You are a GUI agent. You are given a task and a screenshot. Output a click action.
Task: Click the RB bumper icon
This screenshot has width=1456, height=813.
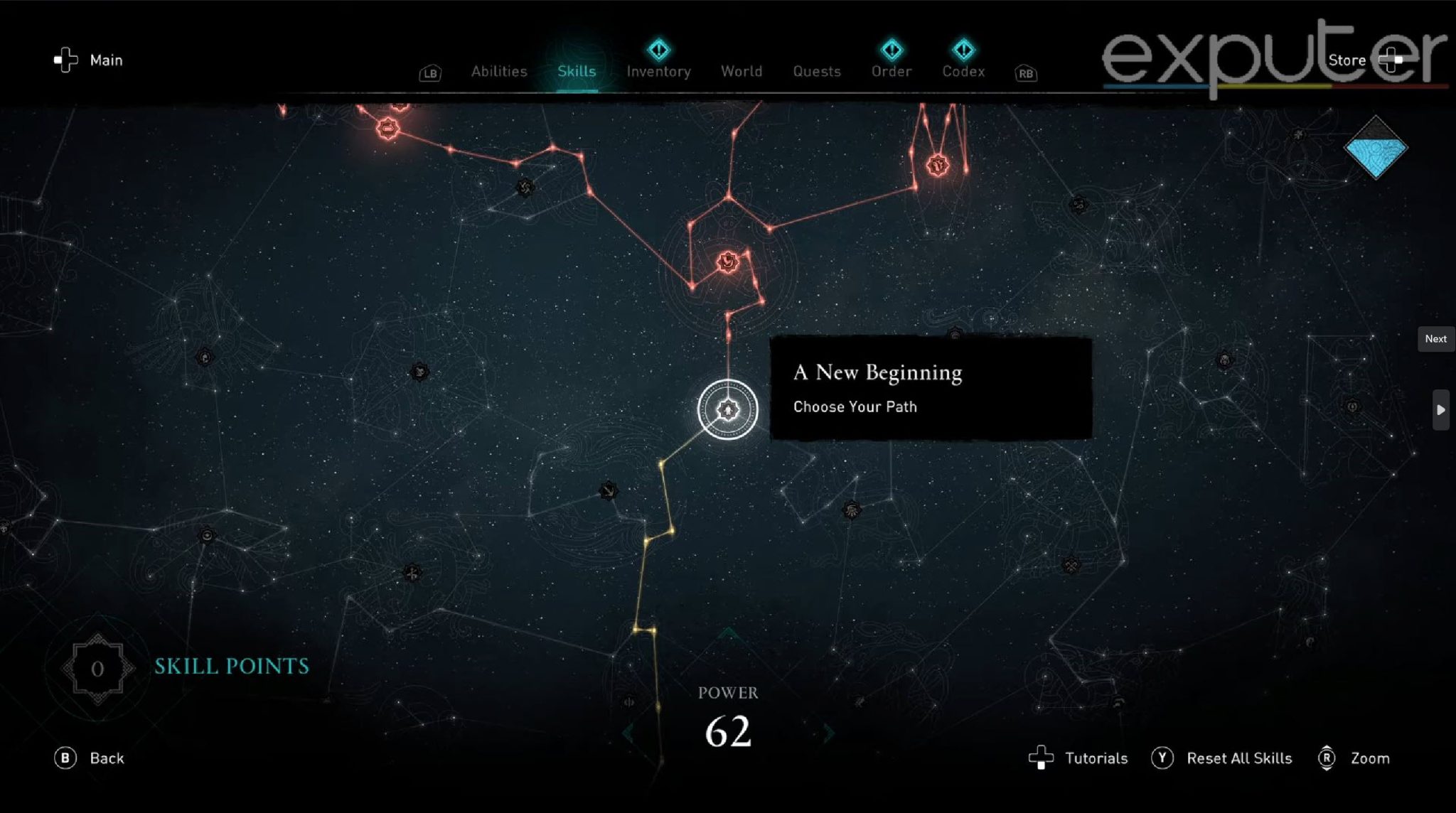click(1024, 73)
